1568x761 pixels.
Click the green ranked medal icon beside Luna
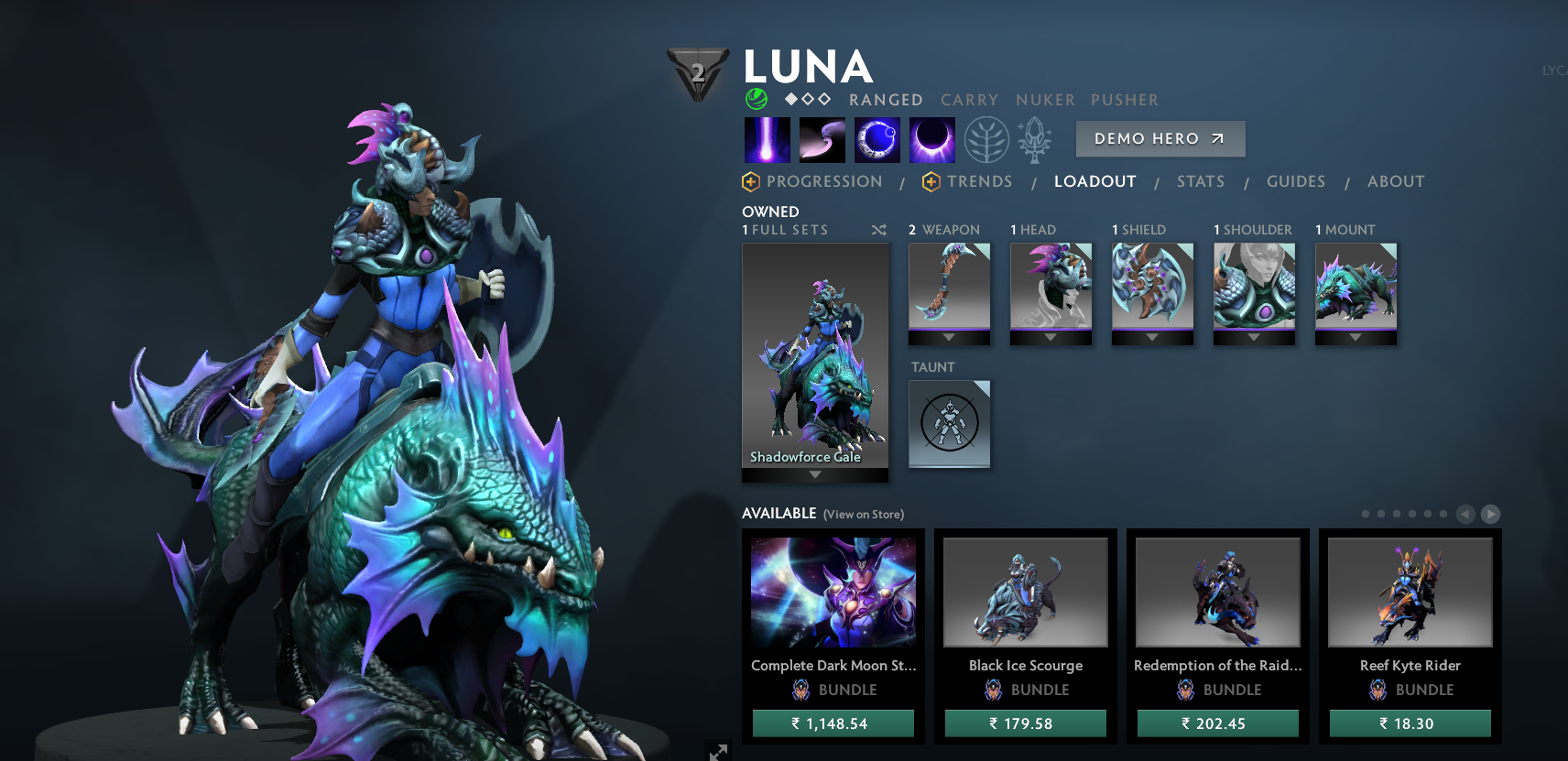pyautogui.click(x=756, y=97)
